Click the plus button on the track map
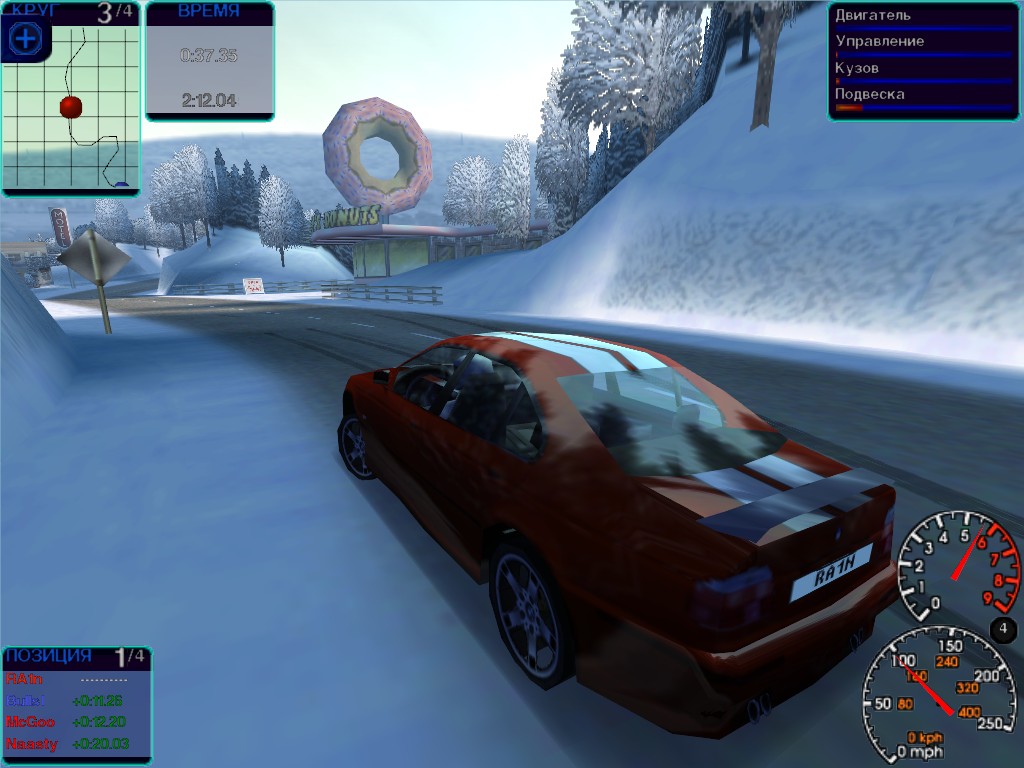Image resolution: width=1024 pixels, height=768 pixels. click(x=24, y=39)
